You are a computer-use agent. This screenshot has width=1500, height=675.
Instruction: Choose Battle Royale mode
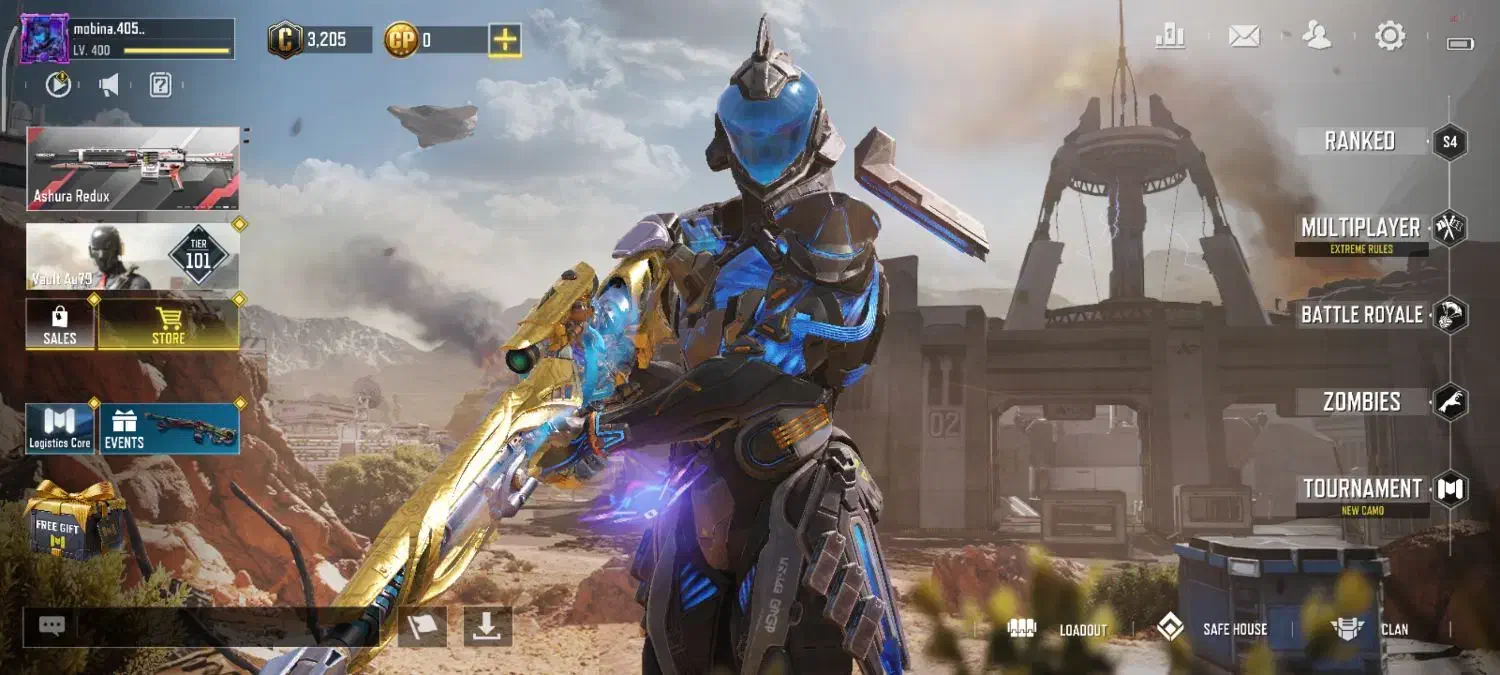1362,315
